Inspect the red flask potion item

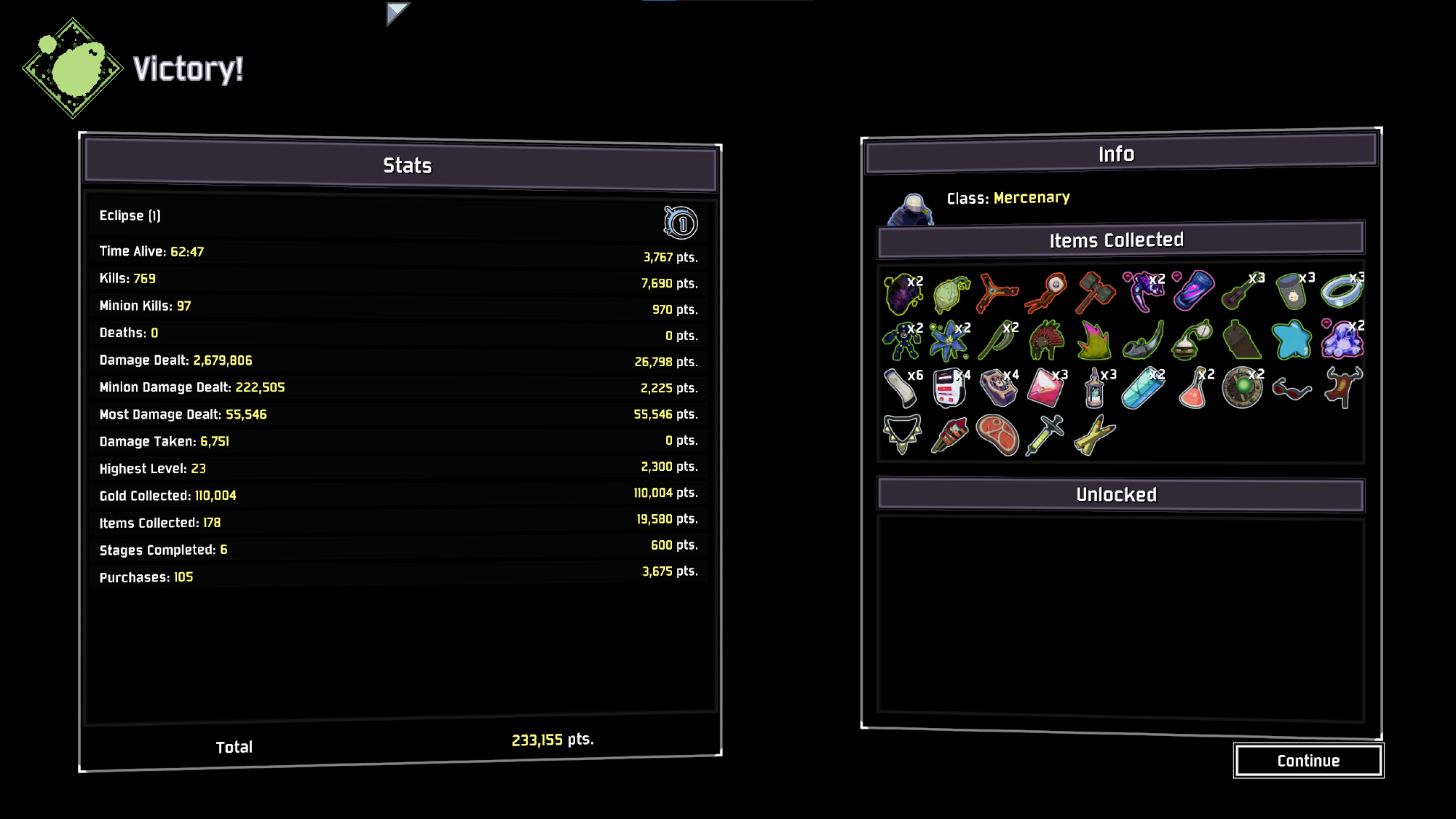[x=1193, y=388]
